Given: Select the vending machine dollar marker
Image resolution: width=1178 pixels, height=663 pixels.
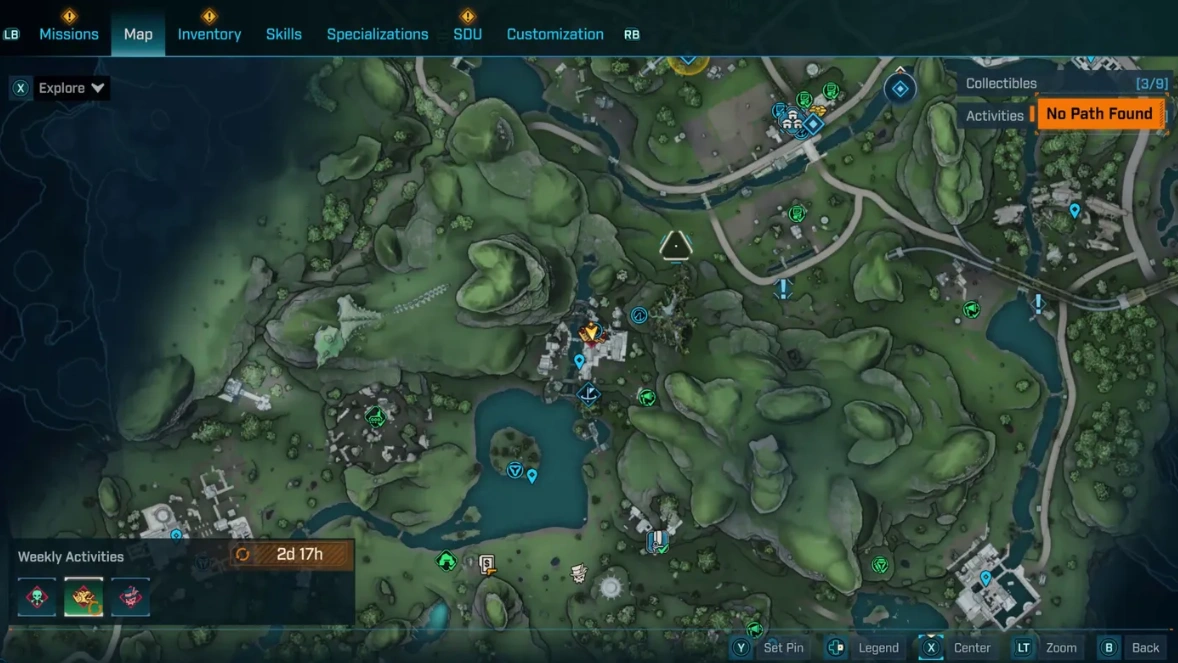Looking at the screenshot, I should (487, 565).
